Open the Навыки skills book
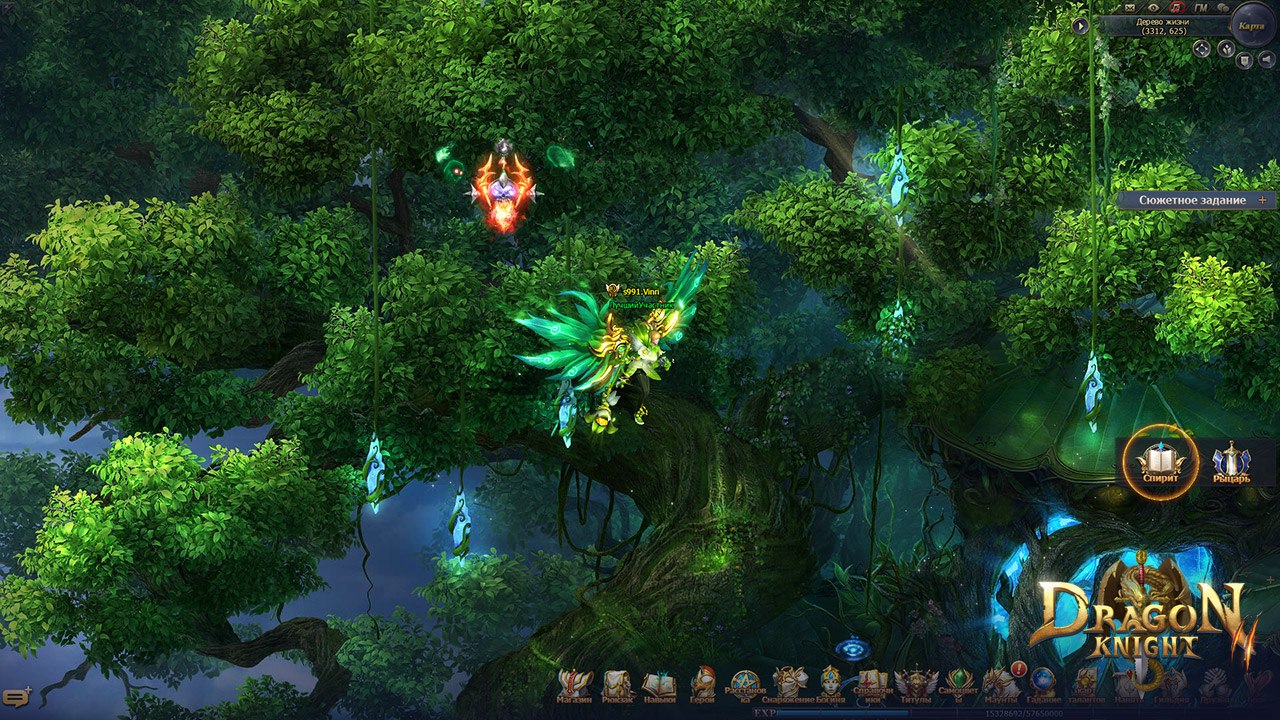1280x720 pixels. [x=659, y=684]
